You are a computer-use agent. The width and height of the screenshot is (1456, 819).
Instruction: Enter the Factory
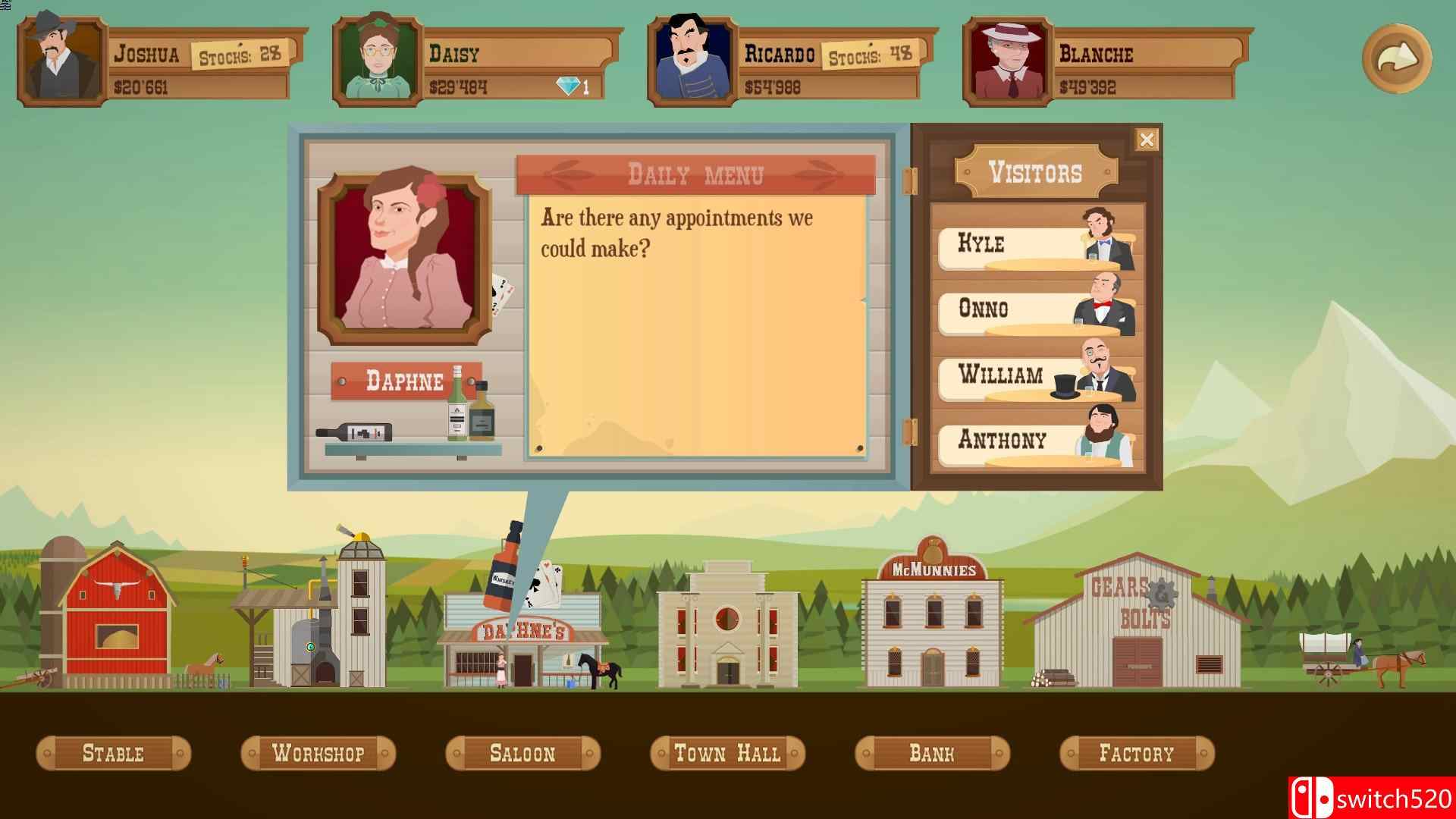click(1137, 753)
